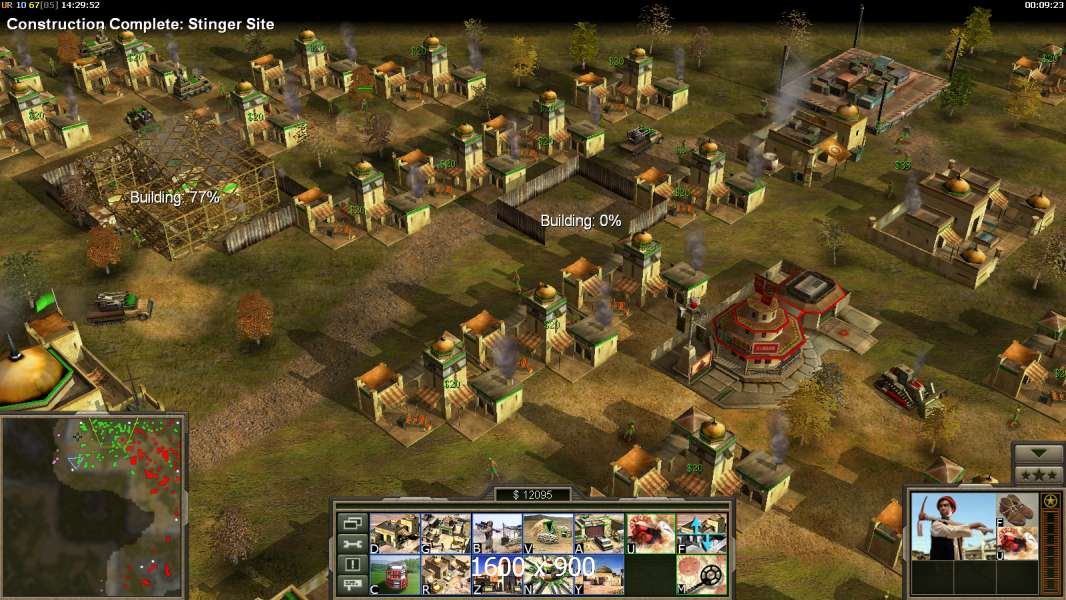Screen dimensions: 1066x600
Task: Activate the blue arrows icon marked F
Action: [x=702, y=534]
